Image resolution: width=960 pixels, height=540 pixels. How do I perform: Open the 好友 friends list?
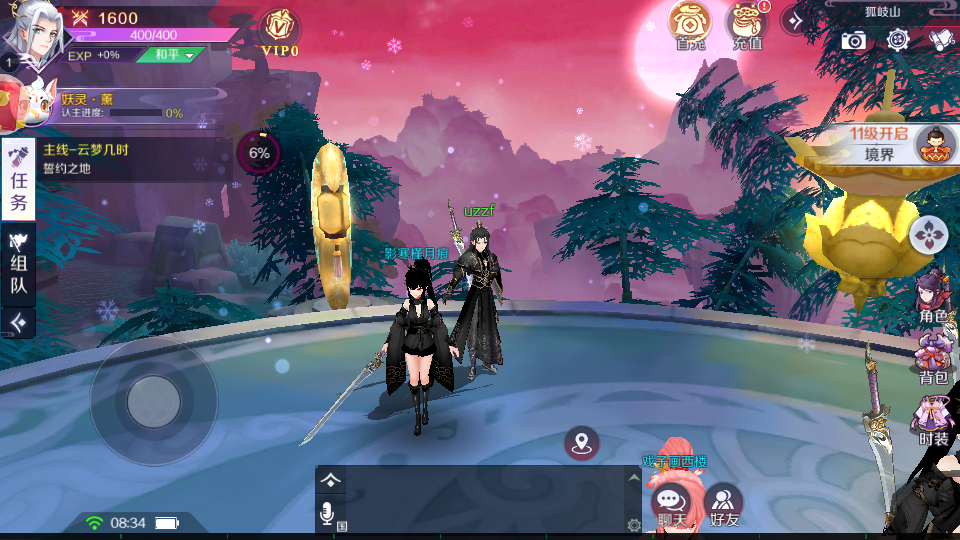coord(724,503)
